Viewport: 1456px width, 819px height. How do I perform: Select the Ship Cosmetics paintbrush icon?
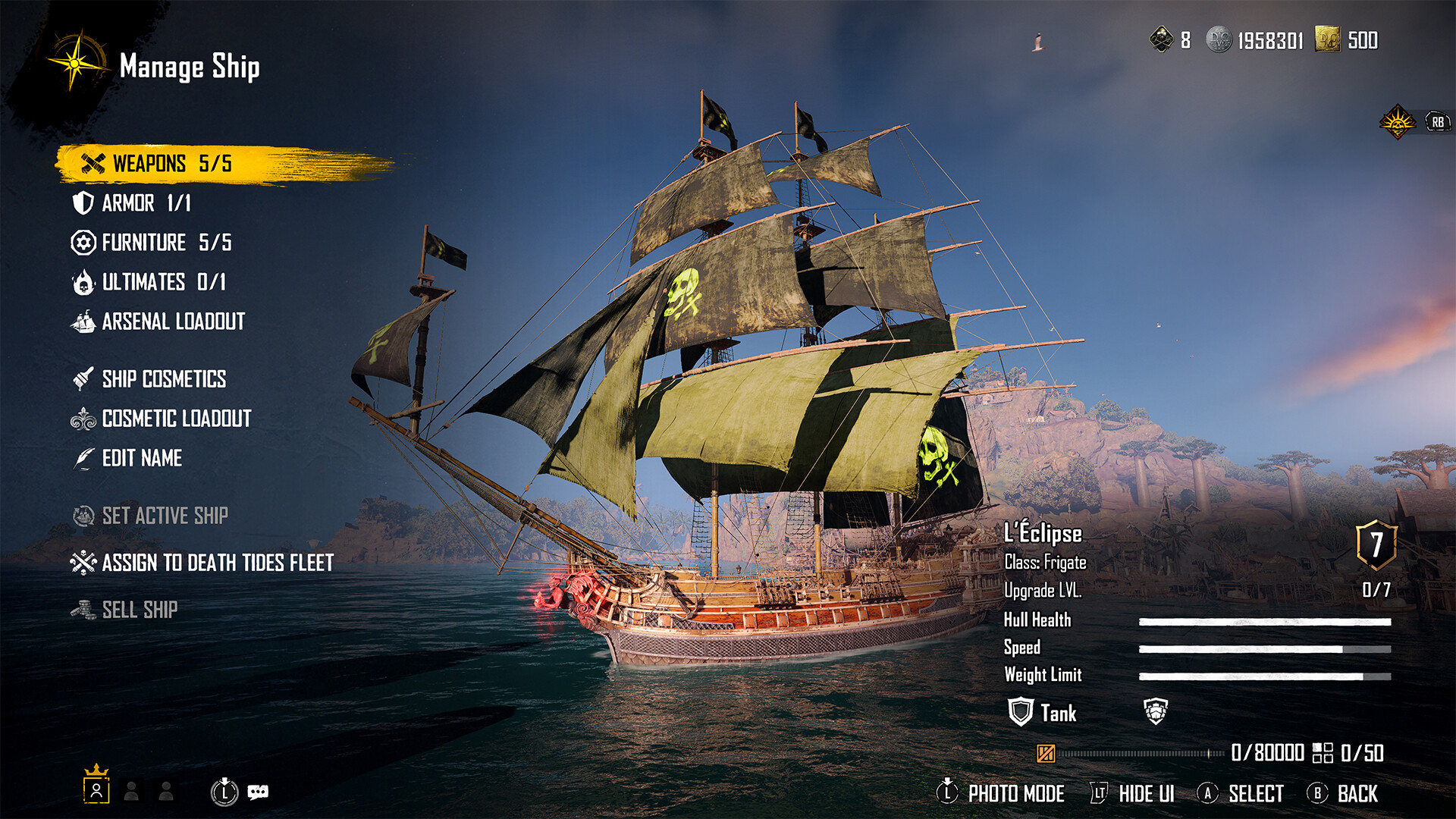[x=83, y=379]
